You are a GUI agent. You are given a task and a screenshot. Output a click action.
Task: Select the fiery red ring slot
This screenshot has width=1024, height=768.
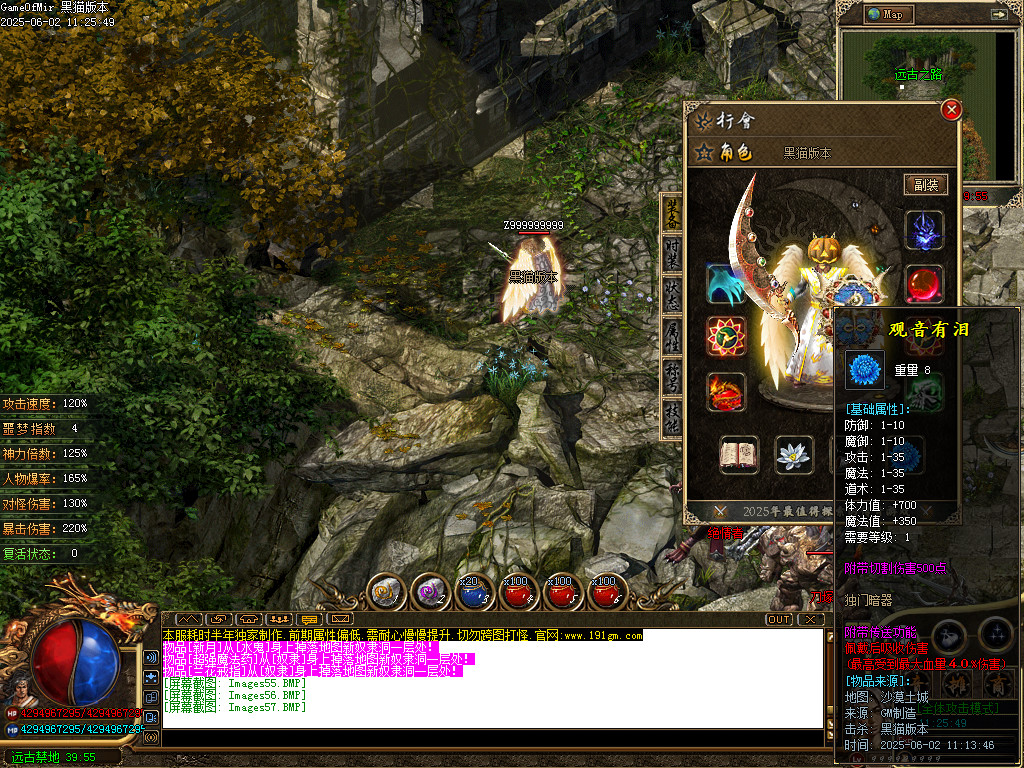[x=725, y=391]
